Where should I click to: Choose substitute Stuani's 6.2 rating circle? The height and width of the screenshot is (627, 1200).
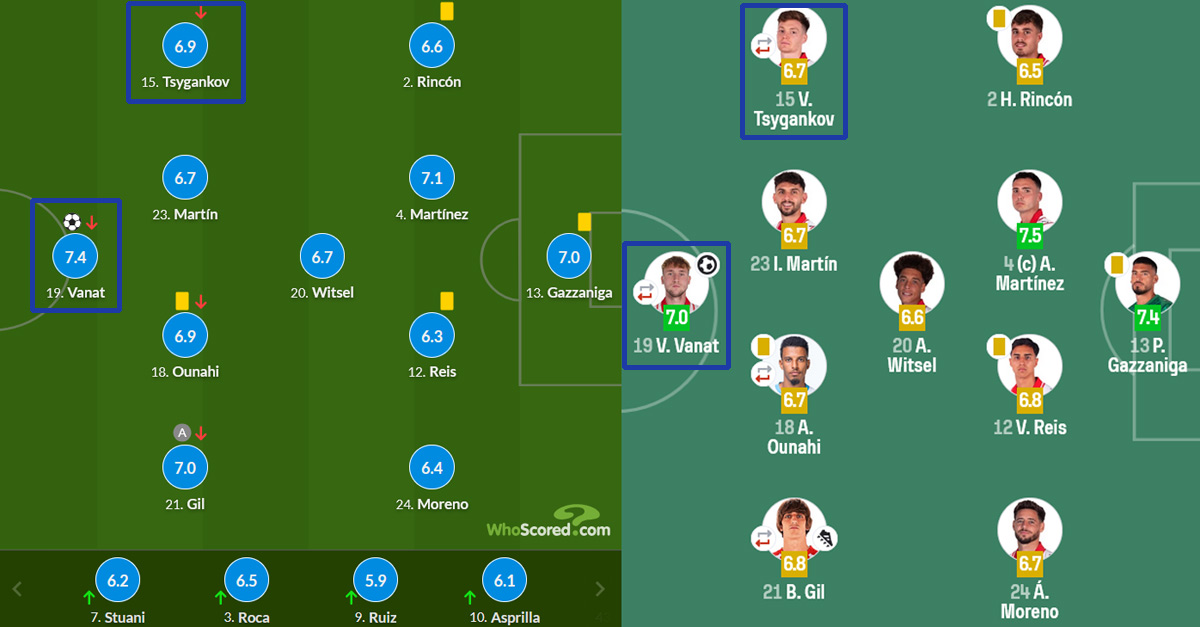click(x=118, y=581)
